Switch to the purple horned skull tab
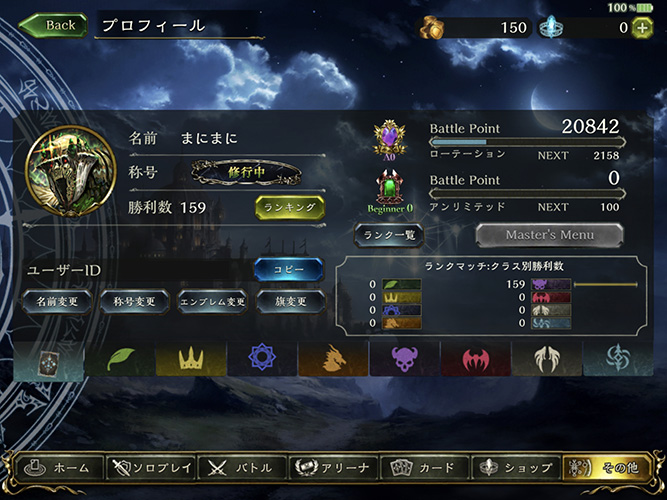This screenshot has width=667, height=500. tap(405, 358)
